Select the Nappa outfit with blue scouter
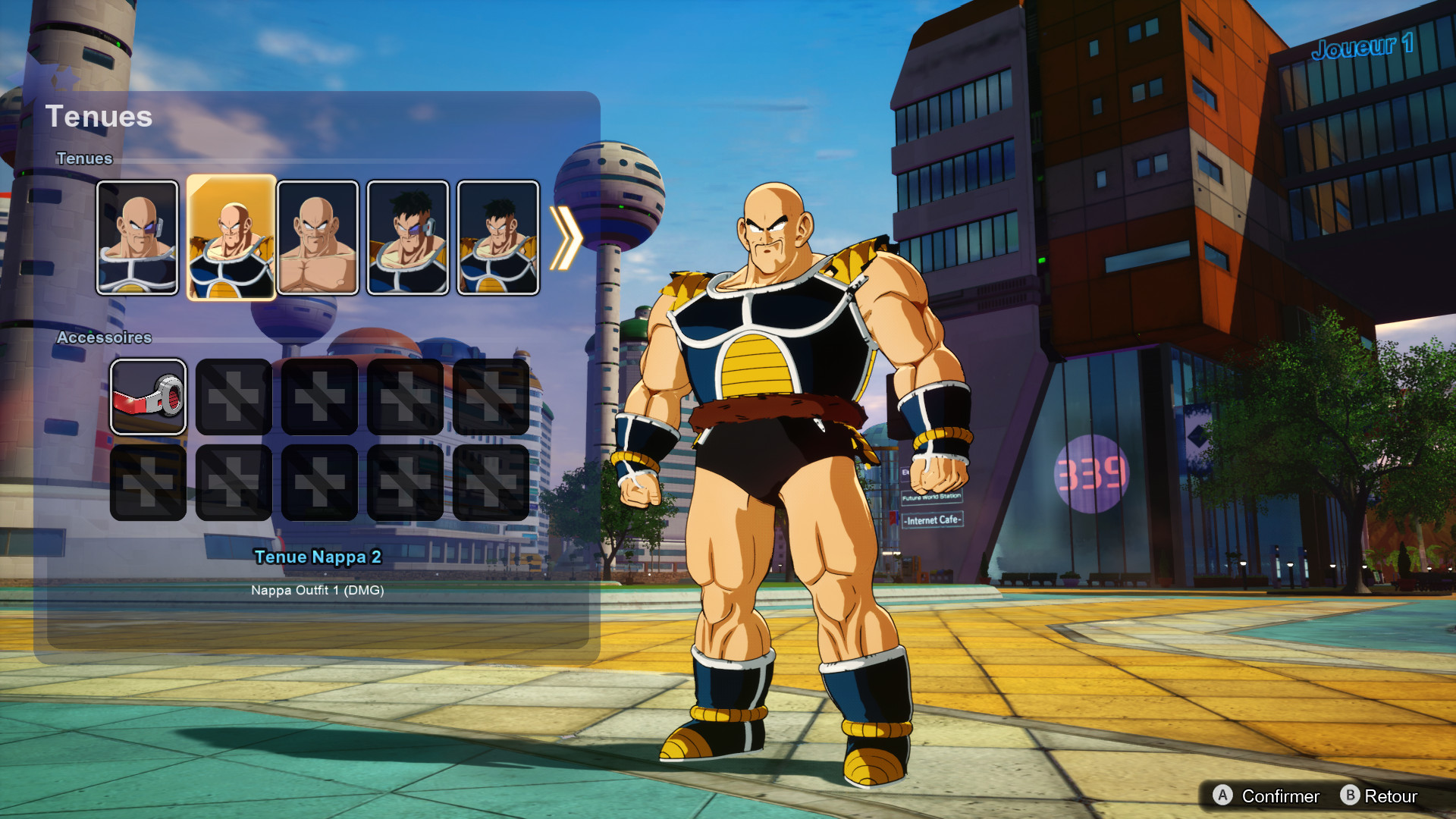 pyautogui.click(x=138, y=237)
